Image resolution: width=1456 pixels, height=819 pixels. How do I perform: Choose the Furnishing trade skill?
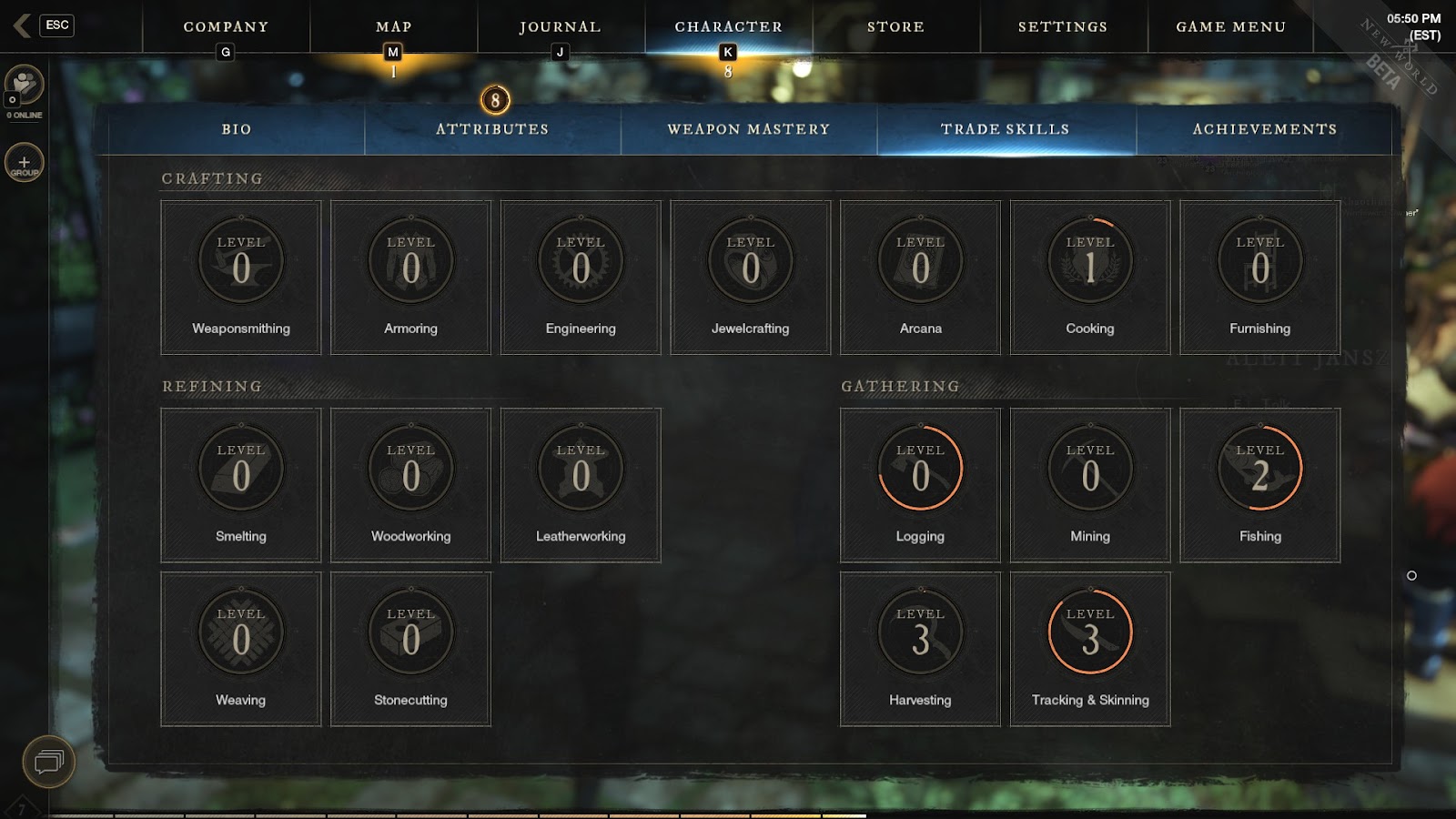click(x=1259, y=278)
